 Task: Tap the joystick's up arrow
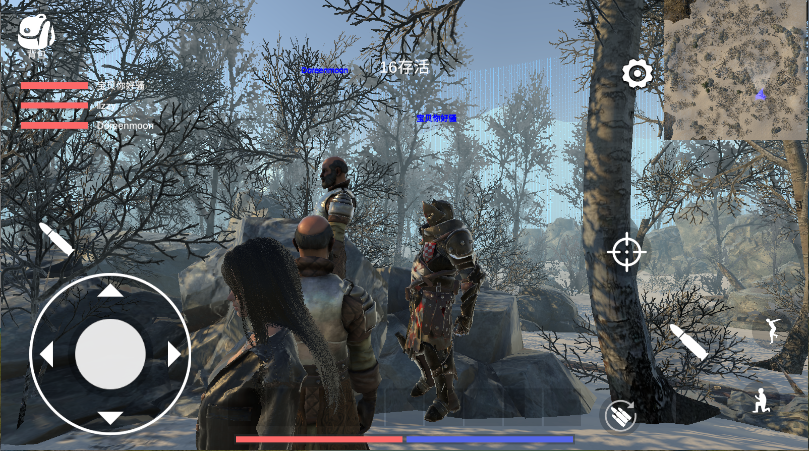pos(110,291)
